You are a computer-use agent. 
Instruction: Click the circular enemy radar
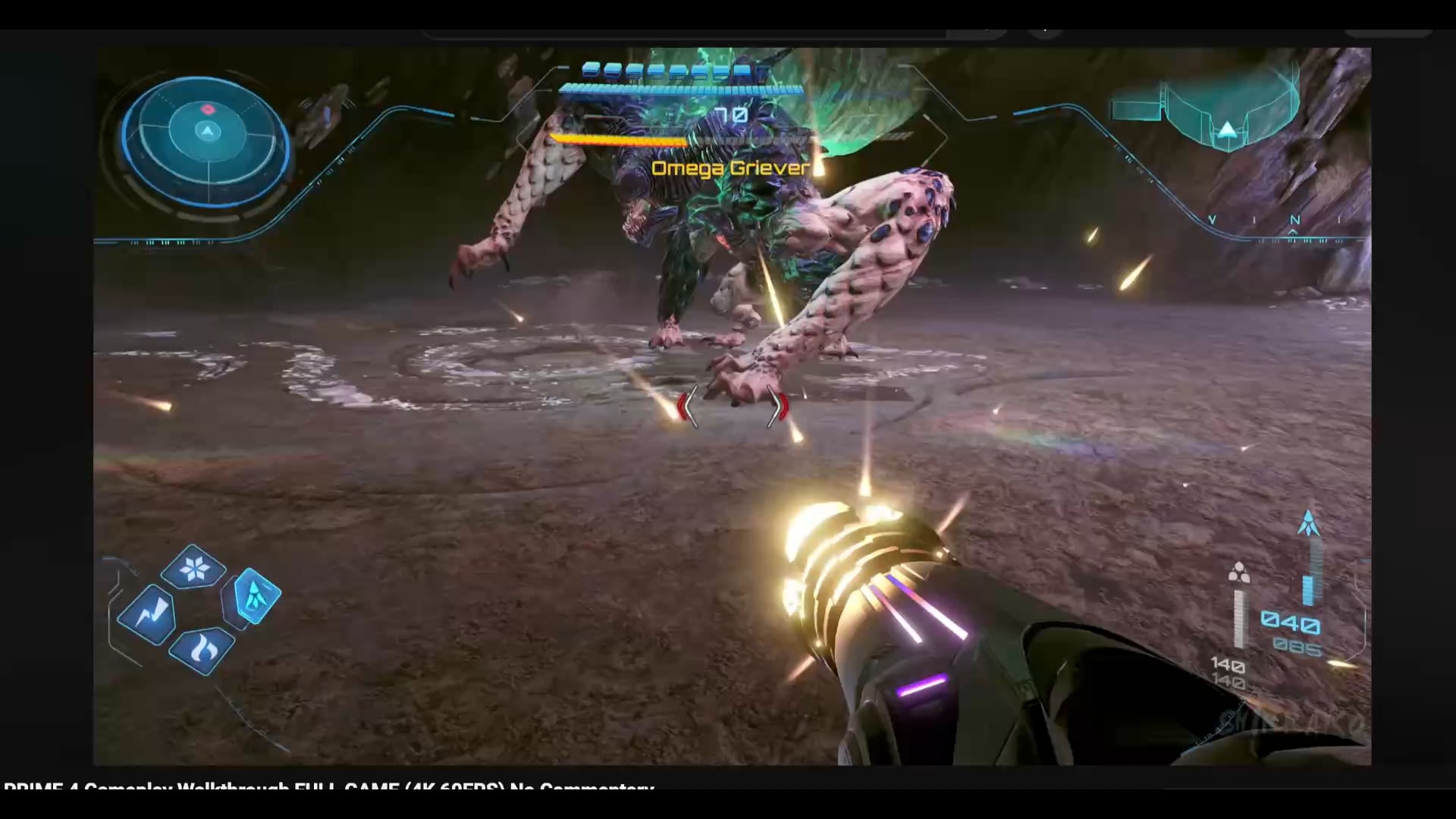206,140
